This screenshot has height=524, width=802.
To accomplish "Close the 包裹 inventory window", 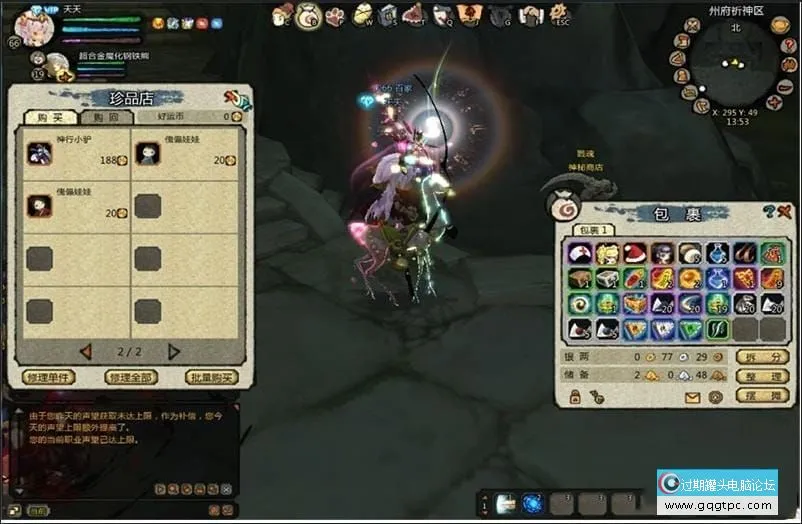I will click(784, 211).
